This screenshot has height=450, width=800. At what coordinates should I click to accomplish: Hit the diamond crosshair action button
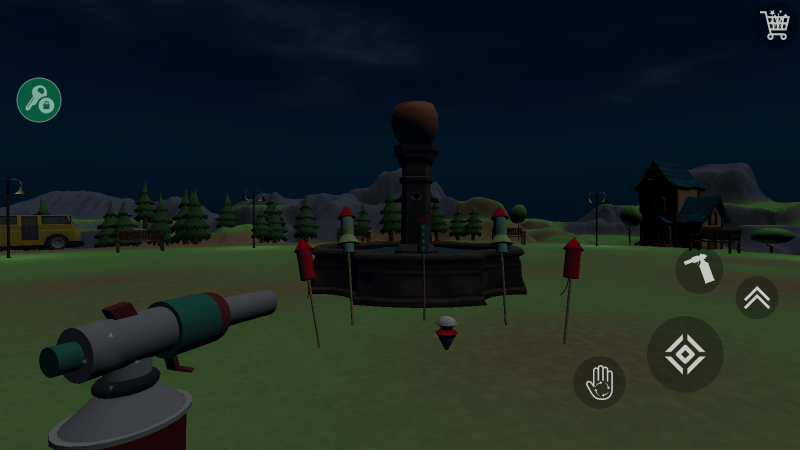[x=685, y=354]
